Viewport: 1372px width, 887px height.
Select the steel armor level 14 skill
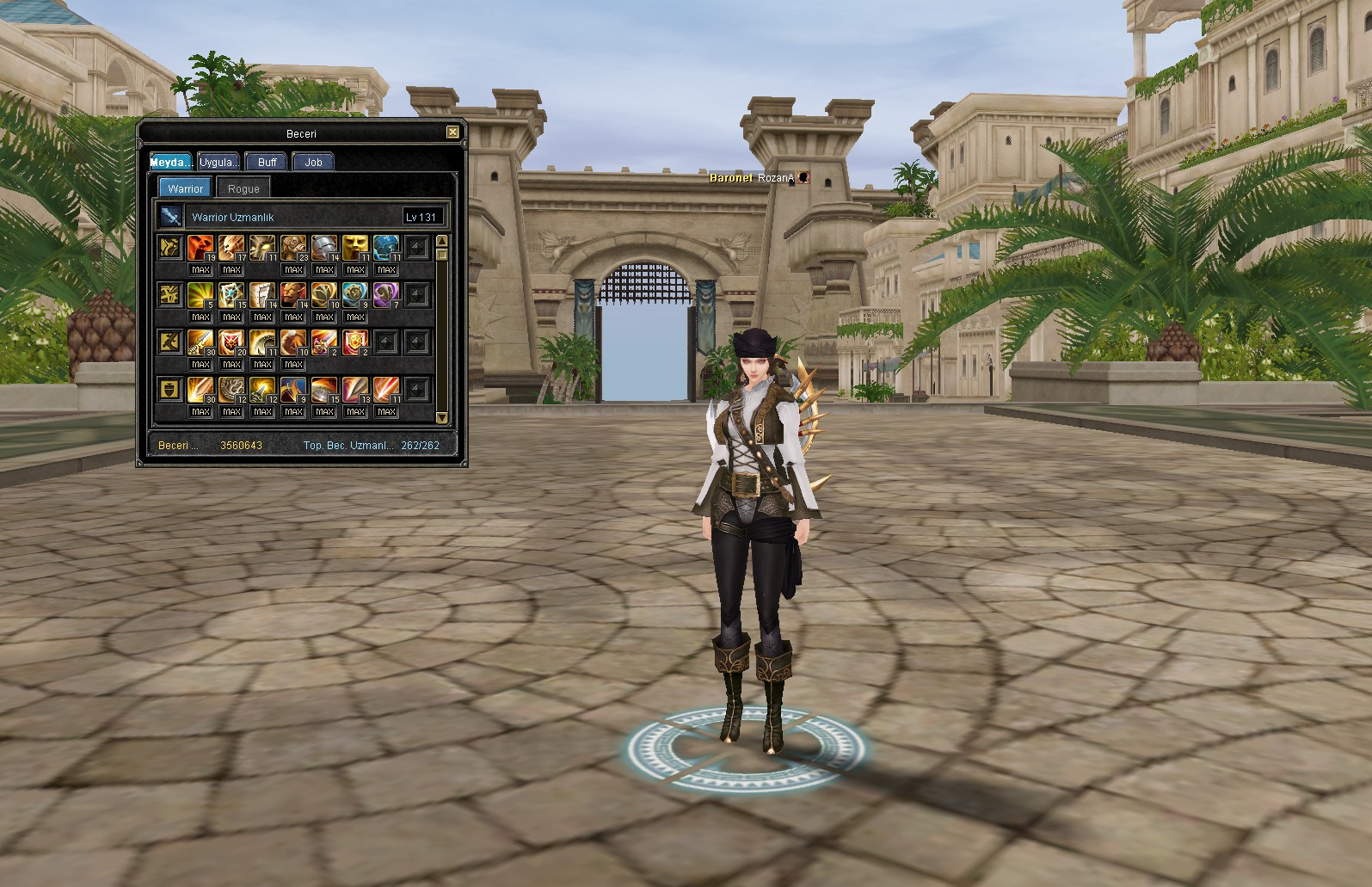pyautogui.click(x=324, y=248)
